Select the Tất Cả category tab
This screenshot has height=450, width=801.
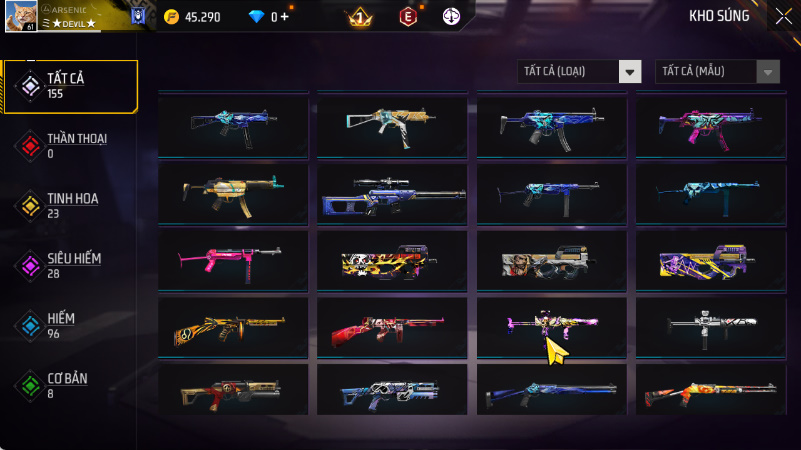click(x=70, y=86)
